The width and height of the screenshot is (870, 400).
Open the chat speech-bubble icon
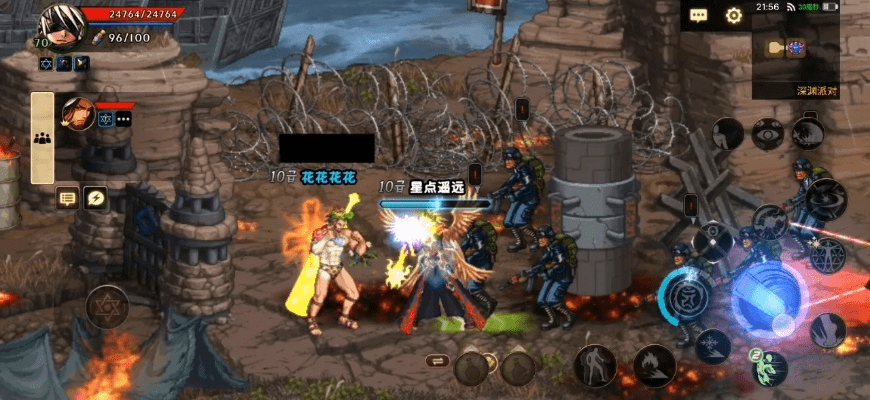coord(698,15)
